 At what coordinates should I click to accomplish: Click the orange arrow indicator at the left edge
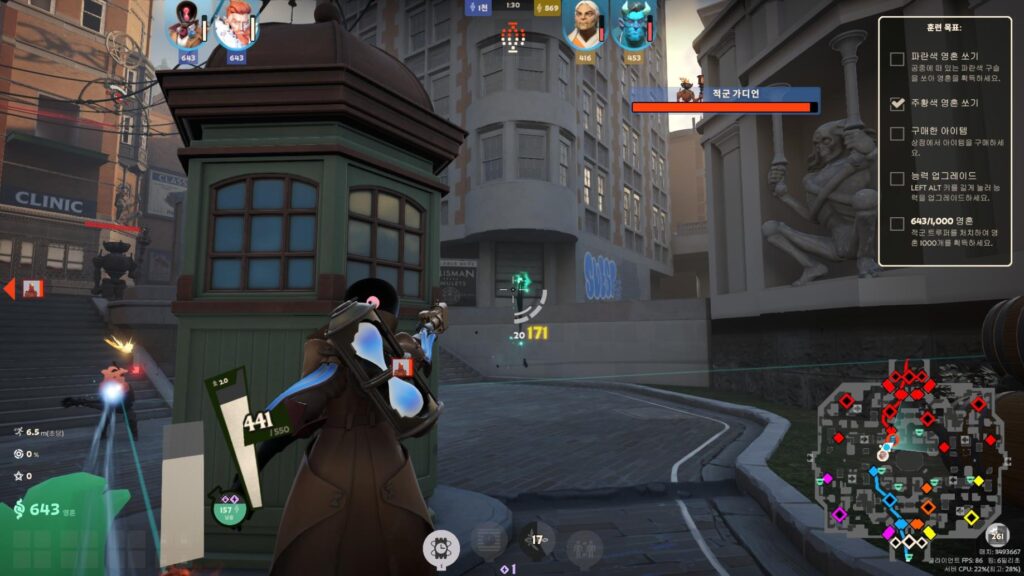coord(9,289)
